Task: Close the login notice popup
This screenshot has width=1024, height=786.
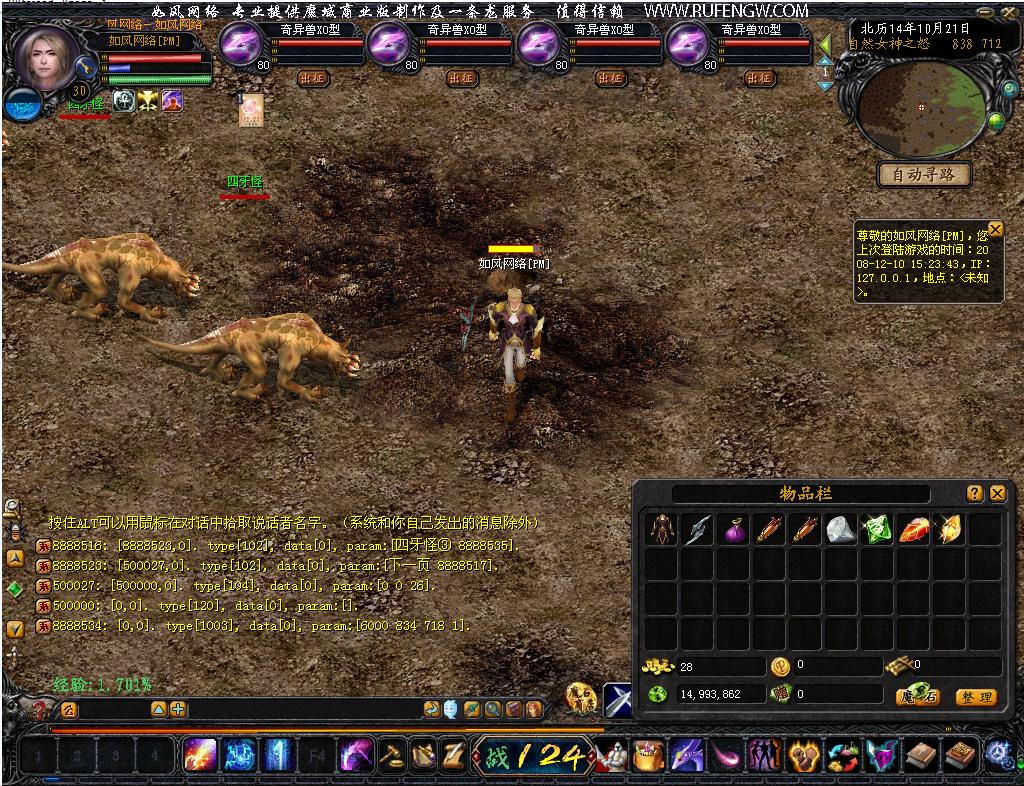Action: click(995, 229)
